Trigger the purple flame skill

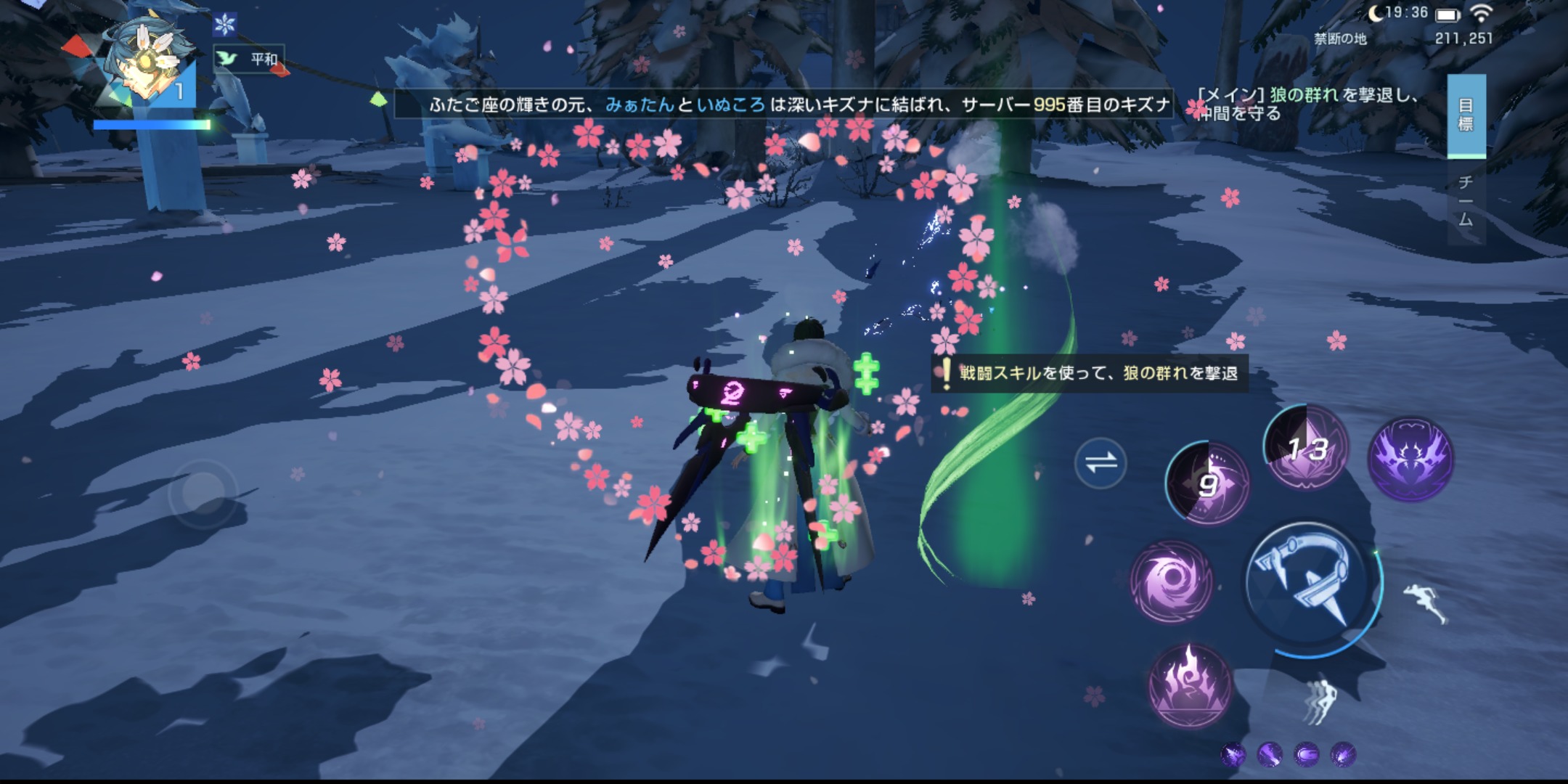(1189, 685)
